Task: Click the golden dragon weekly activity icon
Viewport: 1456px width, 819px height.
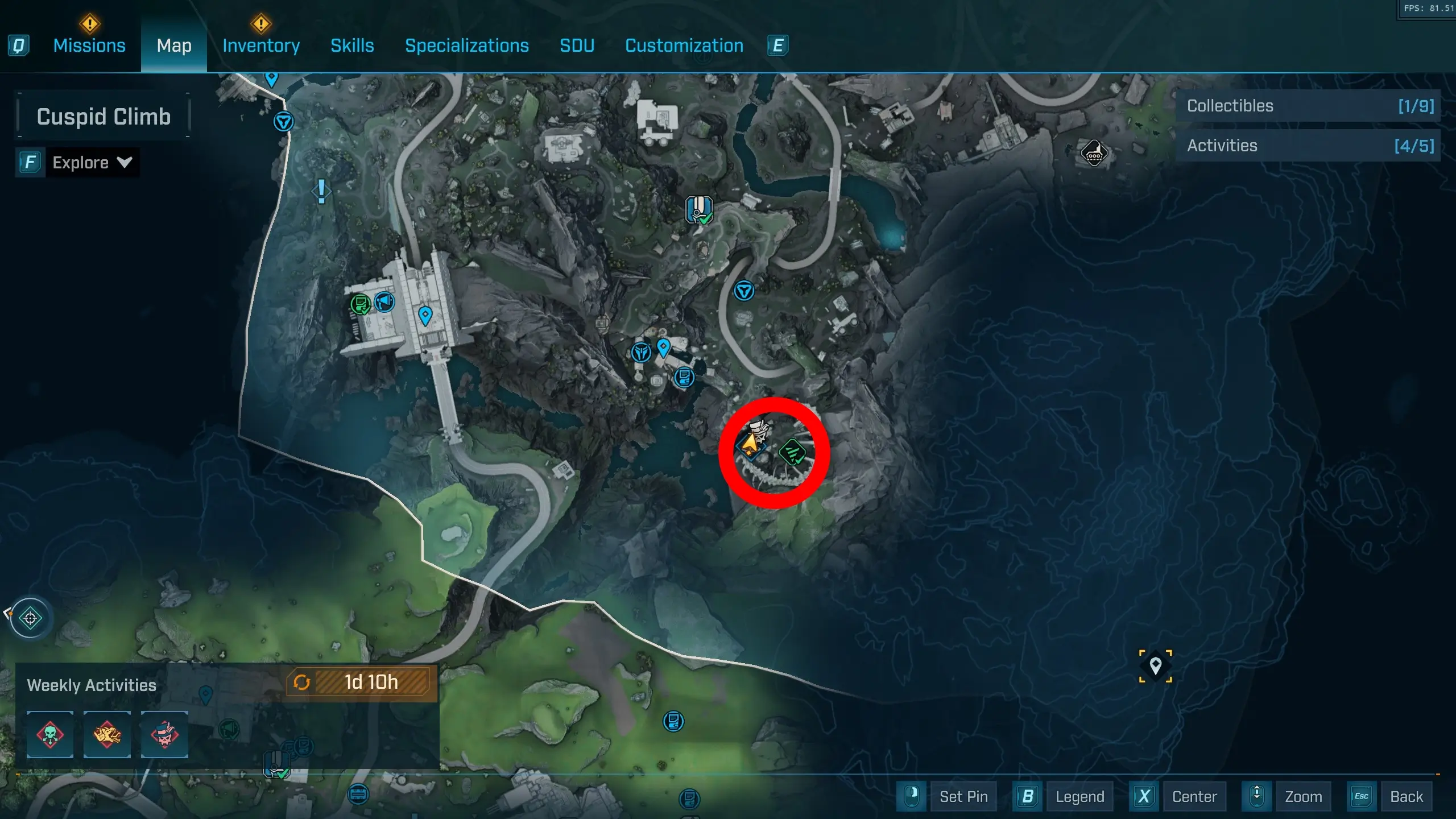Action: [107, 735]
